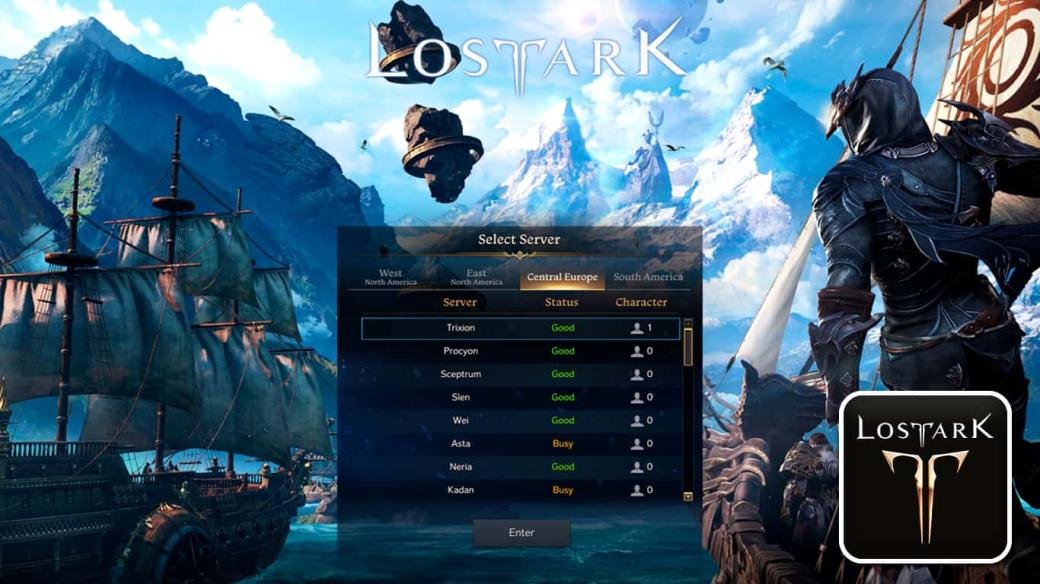Click the server list scroll-down arrow

coord(688,495)
